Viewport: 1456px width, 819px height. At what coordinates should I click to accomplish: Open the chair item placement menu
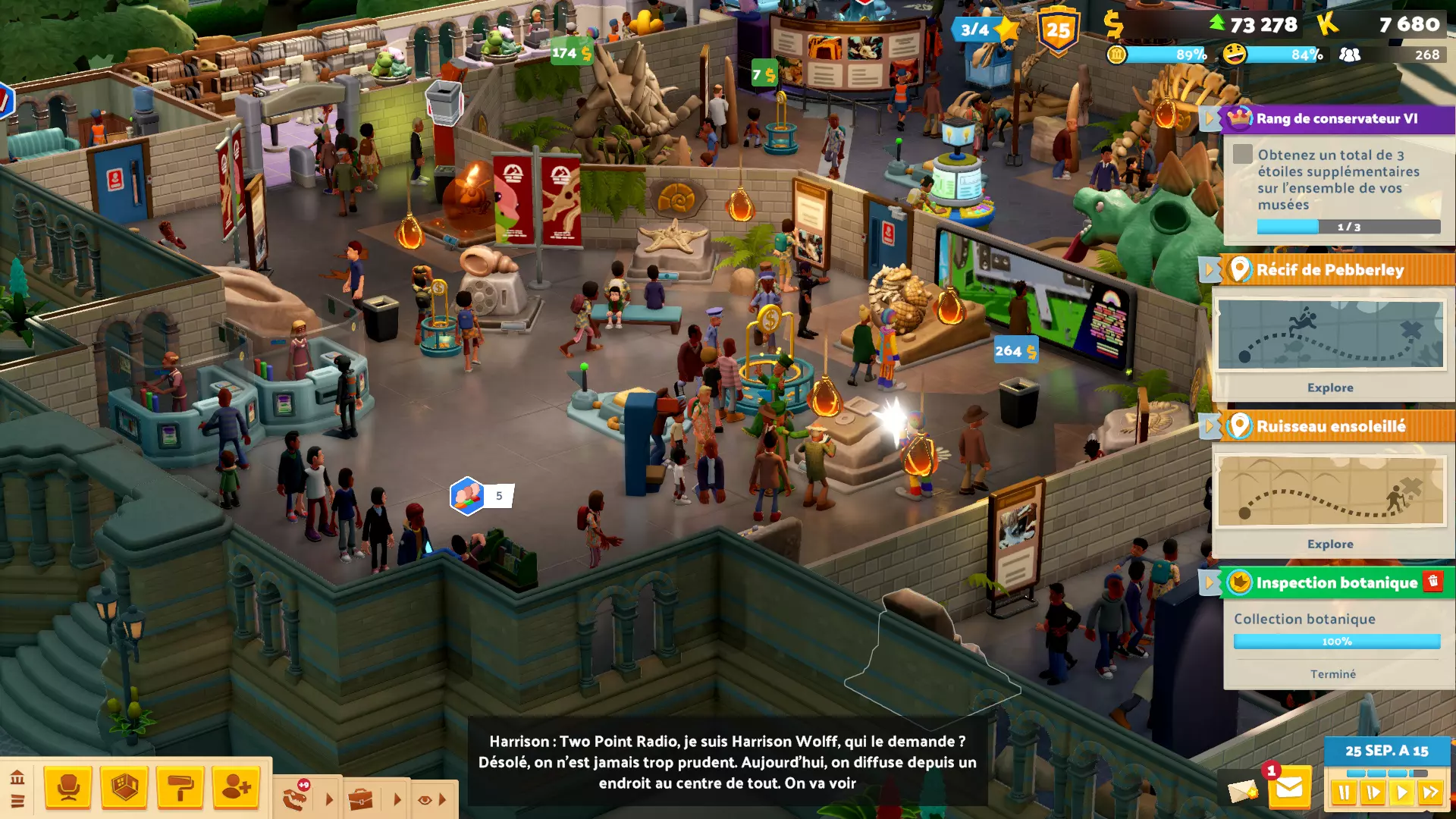pyautogui.click(x=68, y=788)
